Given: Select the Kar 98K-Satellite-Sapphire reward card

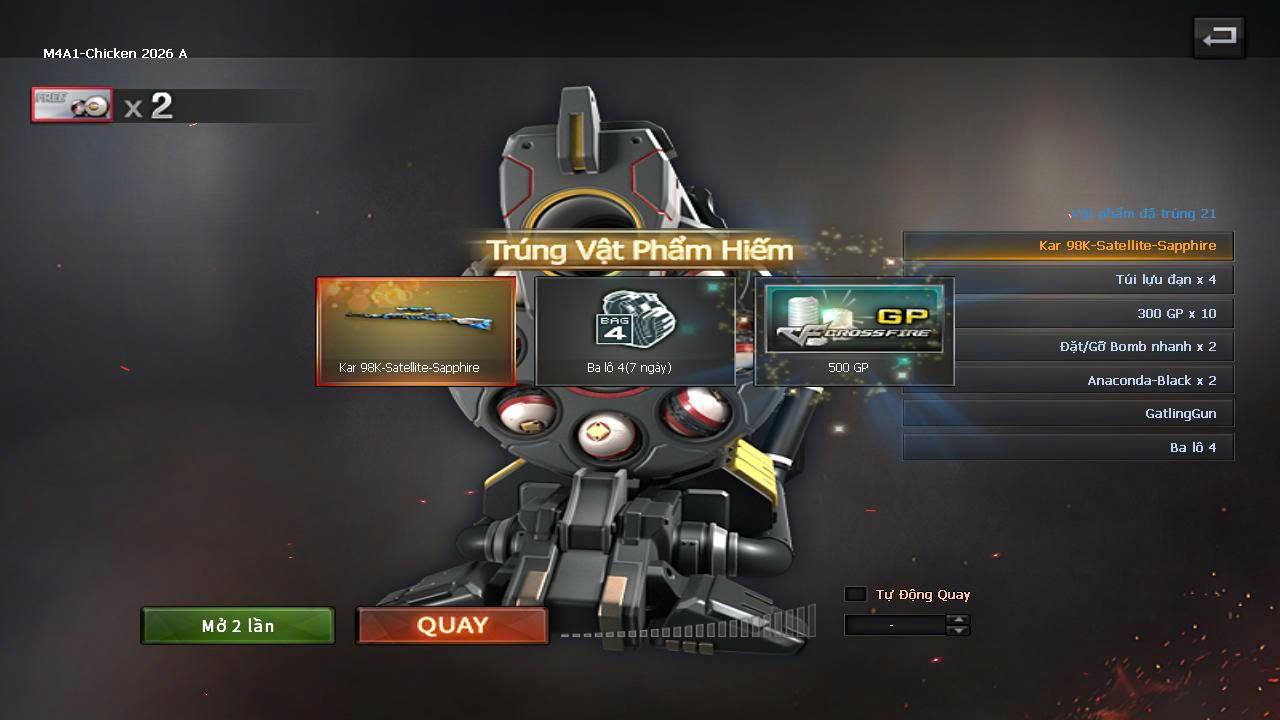Looking at the screenshot, I should (416, 331).
